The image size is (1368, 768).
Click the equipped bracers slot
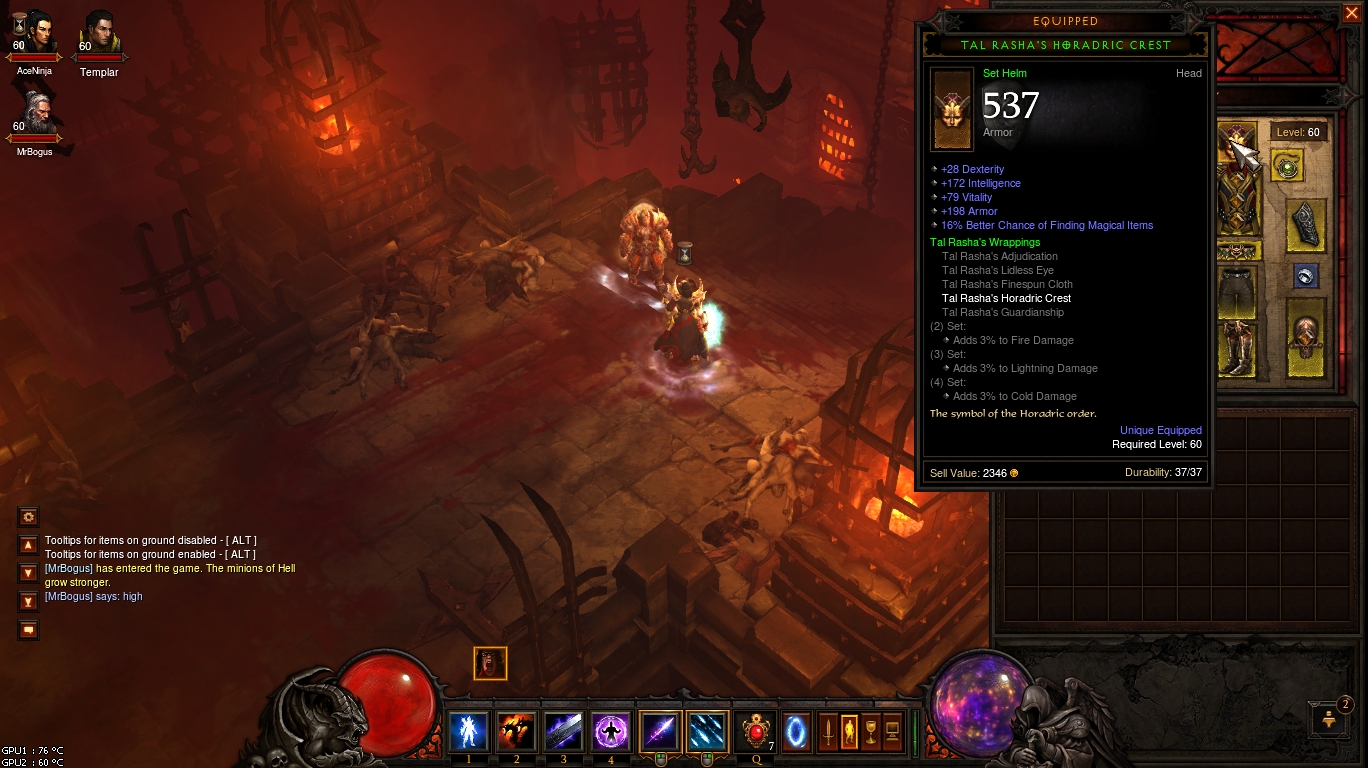point(1307,224)
